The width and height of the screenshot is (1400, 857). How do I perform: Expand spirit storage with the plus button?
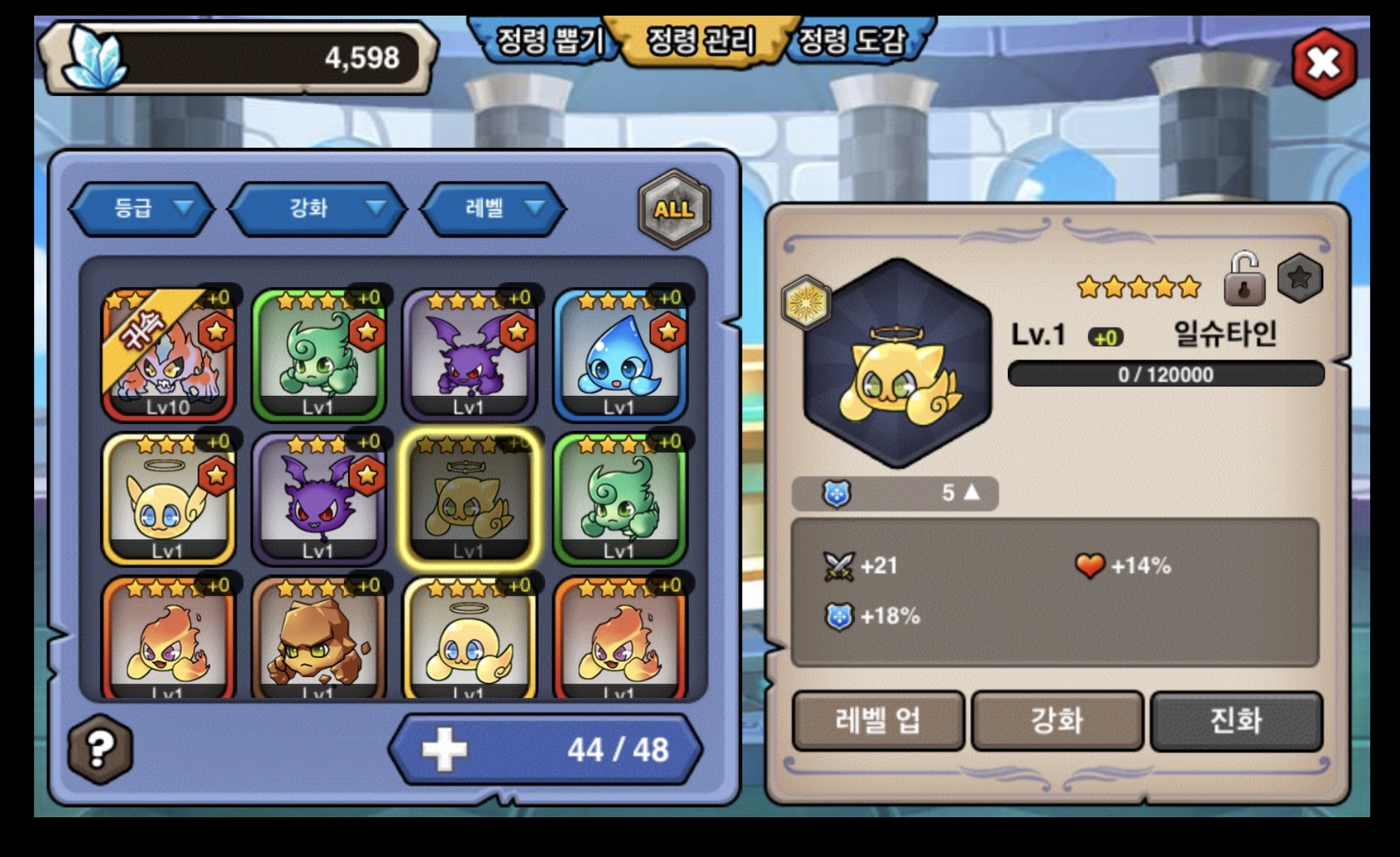pos(444,750)
